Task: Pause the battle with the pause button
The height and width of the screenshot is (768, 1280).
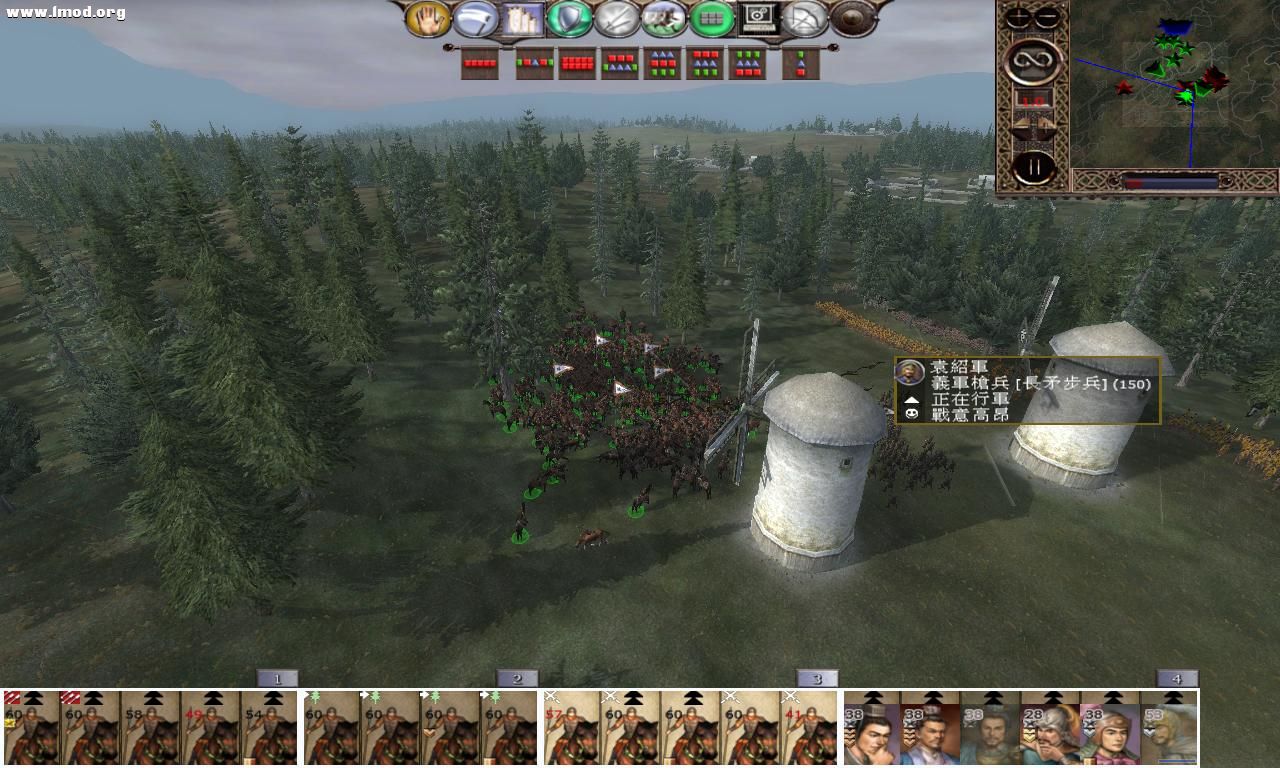Action: [1033, 167]
